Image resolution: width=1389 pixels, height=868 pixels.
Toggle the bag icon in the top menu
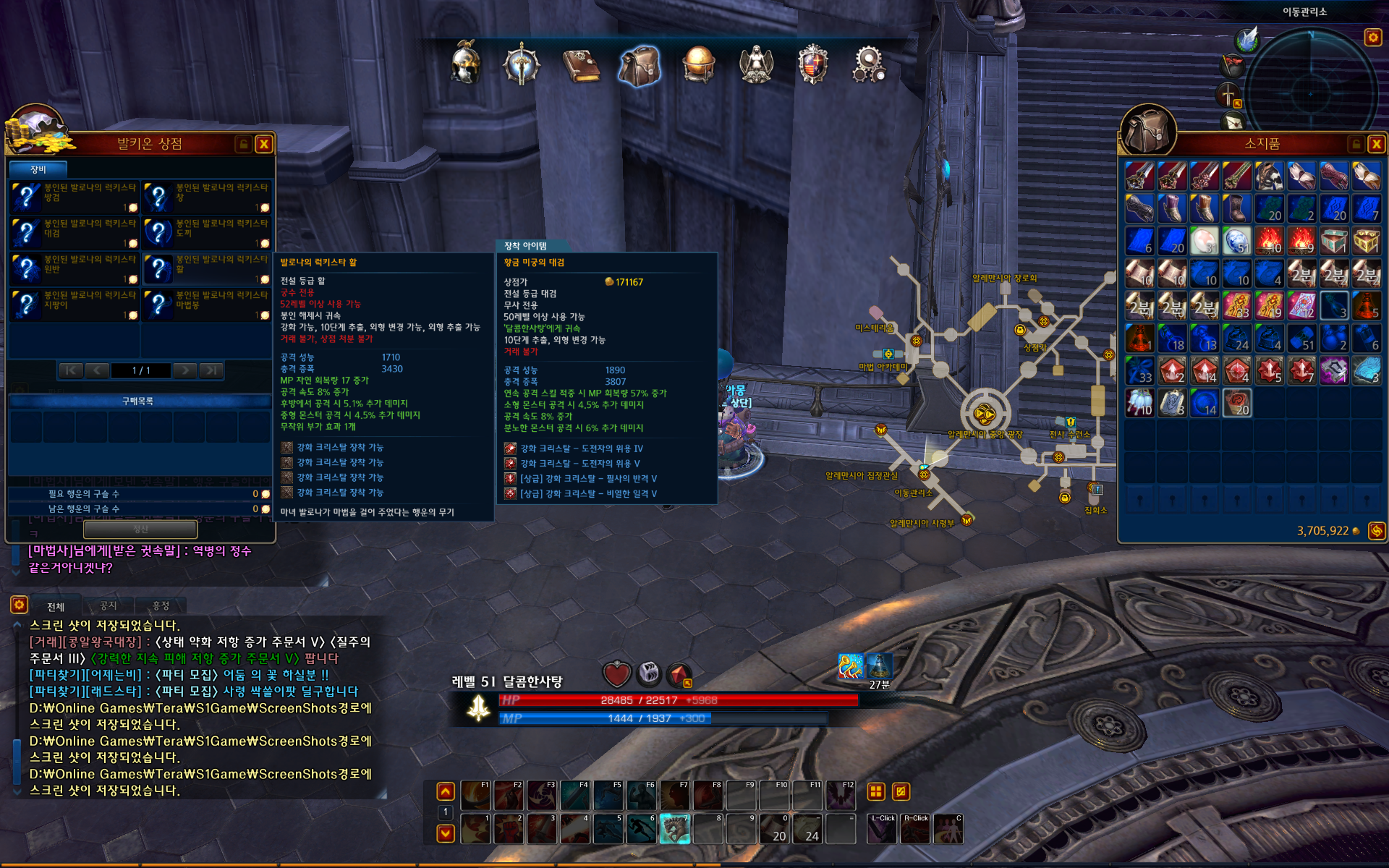click(640, 65)
